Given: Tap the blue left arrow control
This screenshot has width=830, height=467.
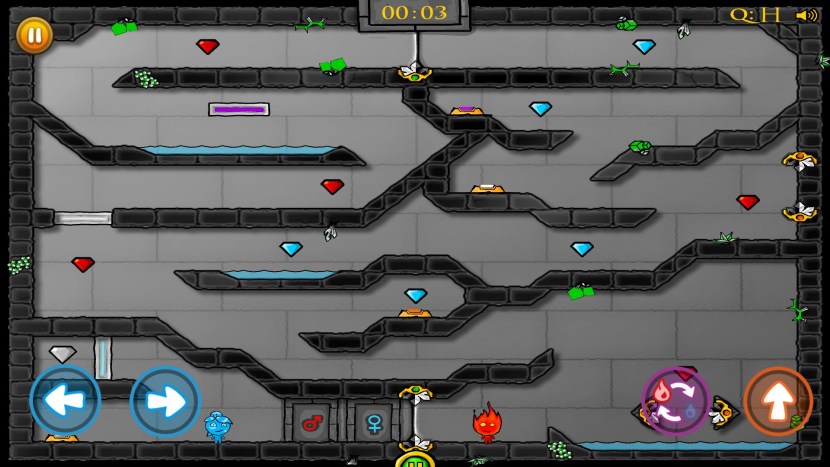Looking at the screenshot, I should (65, 401).
